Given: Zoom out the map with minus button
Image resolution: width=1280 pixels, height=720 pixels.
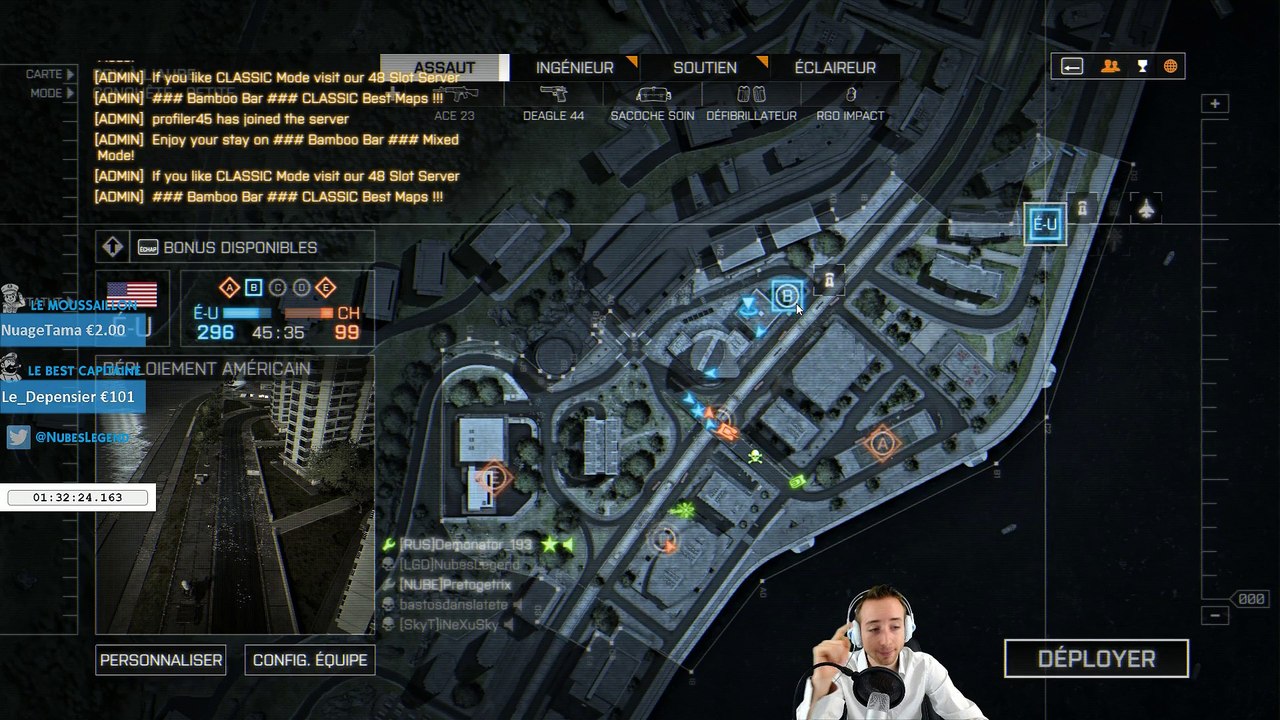Looking at the screenshot, I should (1215, 616).
